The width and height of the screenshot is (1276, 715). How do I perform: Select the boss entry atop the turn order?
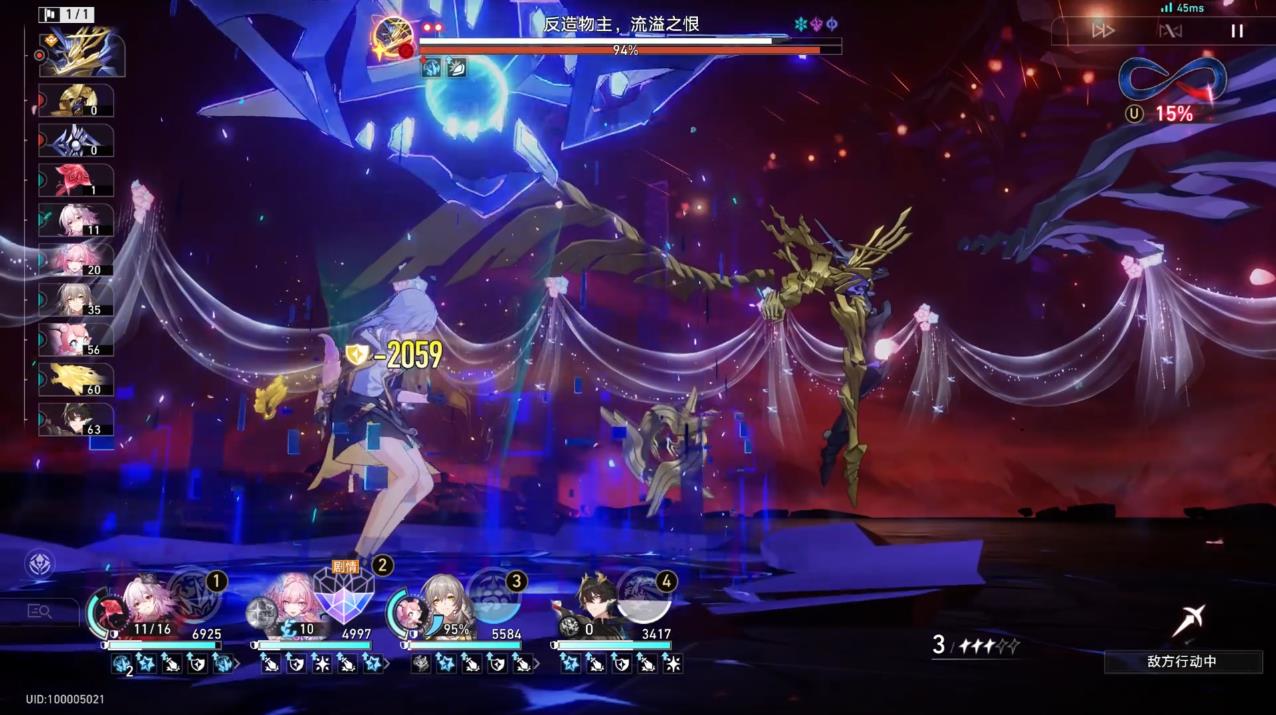[82, 53]
